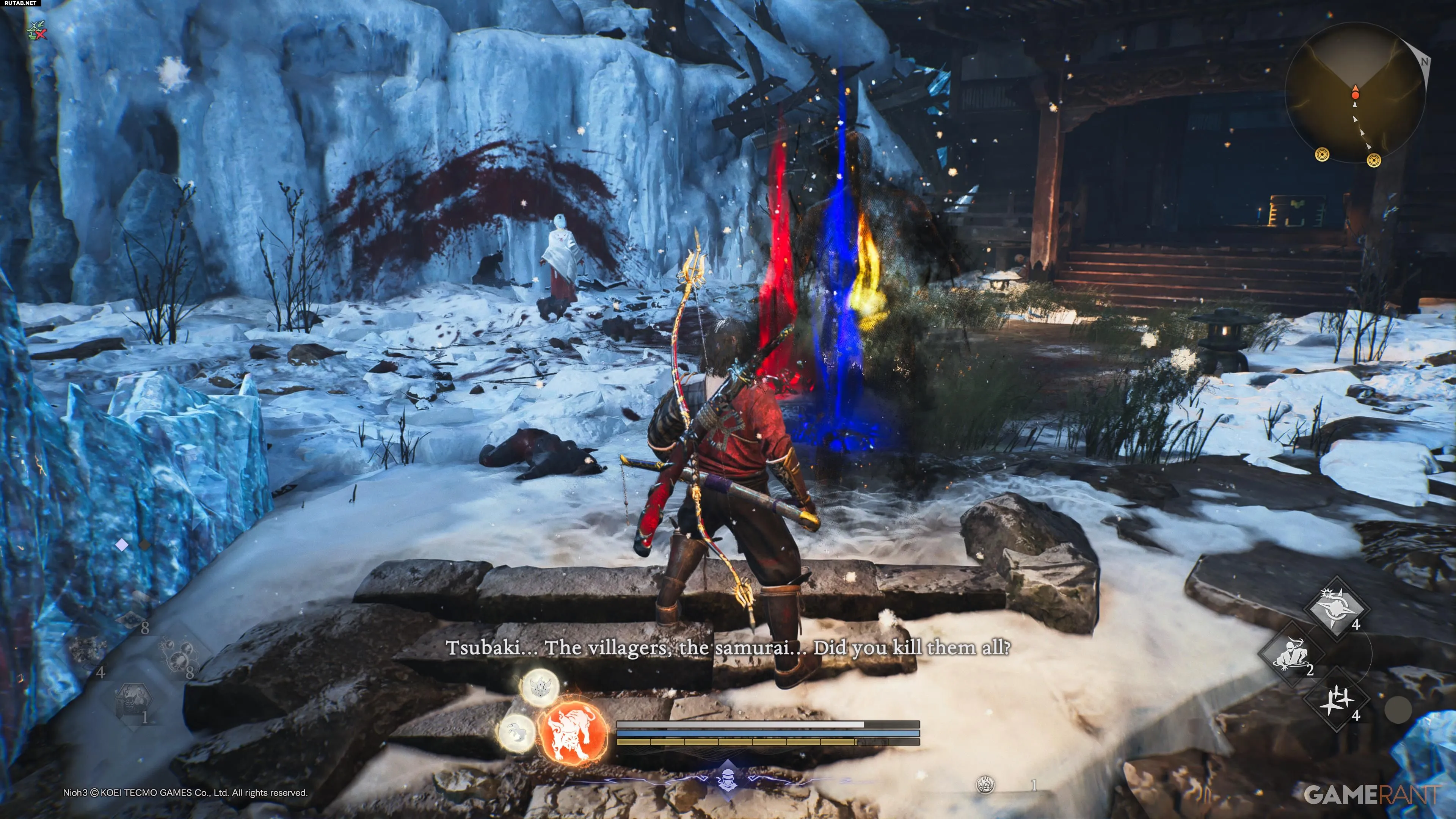Click the connection status icon

pos(37,30)
